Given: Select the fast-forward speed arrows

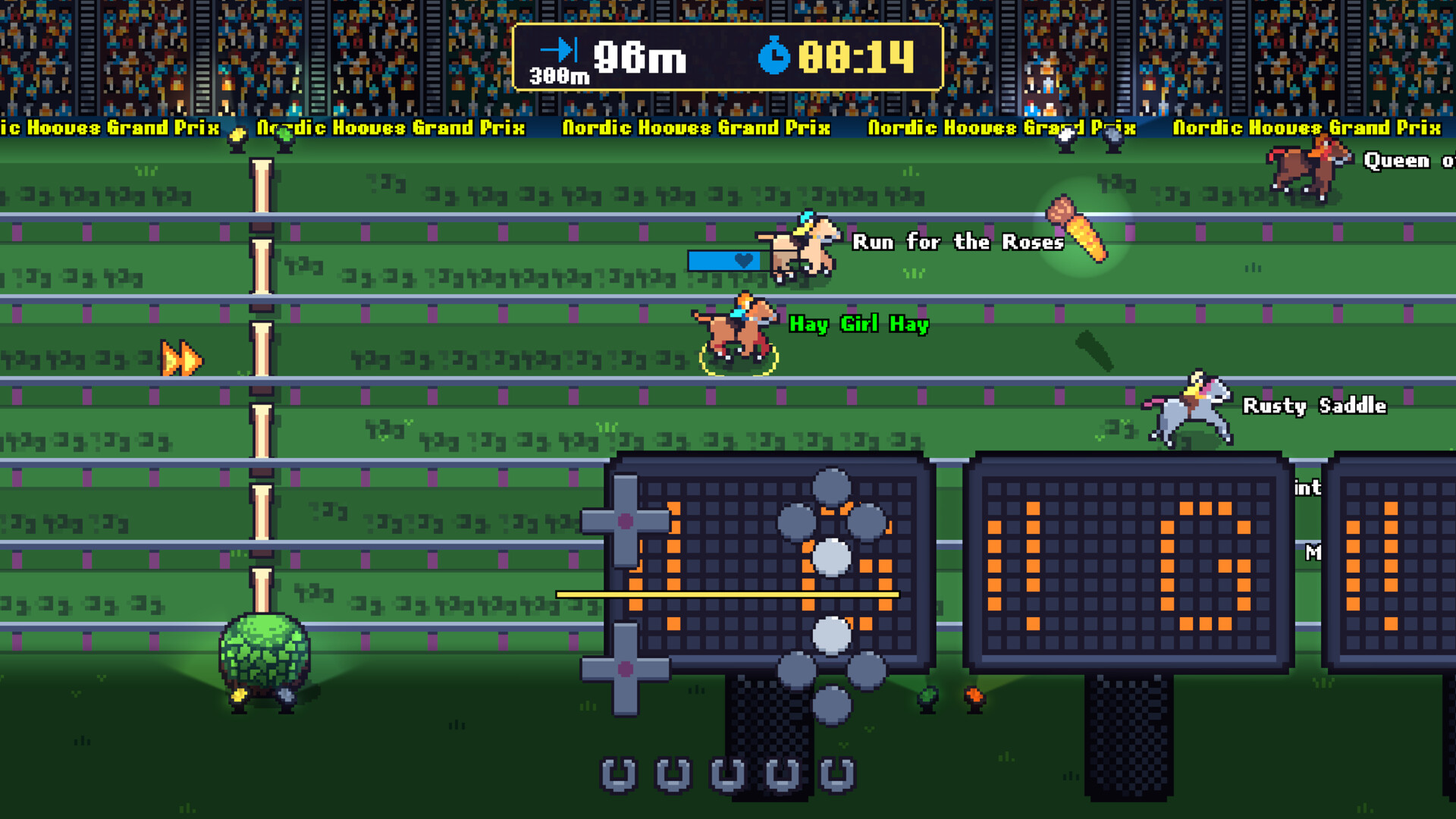Looking at the screenshot, I should [180, 356].
